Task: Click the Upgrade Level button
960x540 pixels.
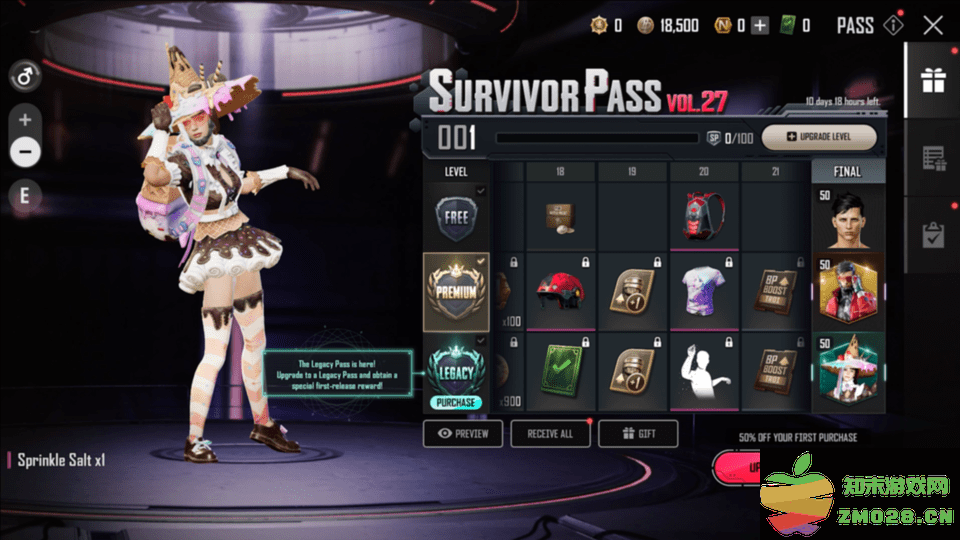Action: [x=819, y=137]
